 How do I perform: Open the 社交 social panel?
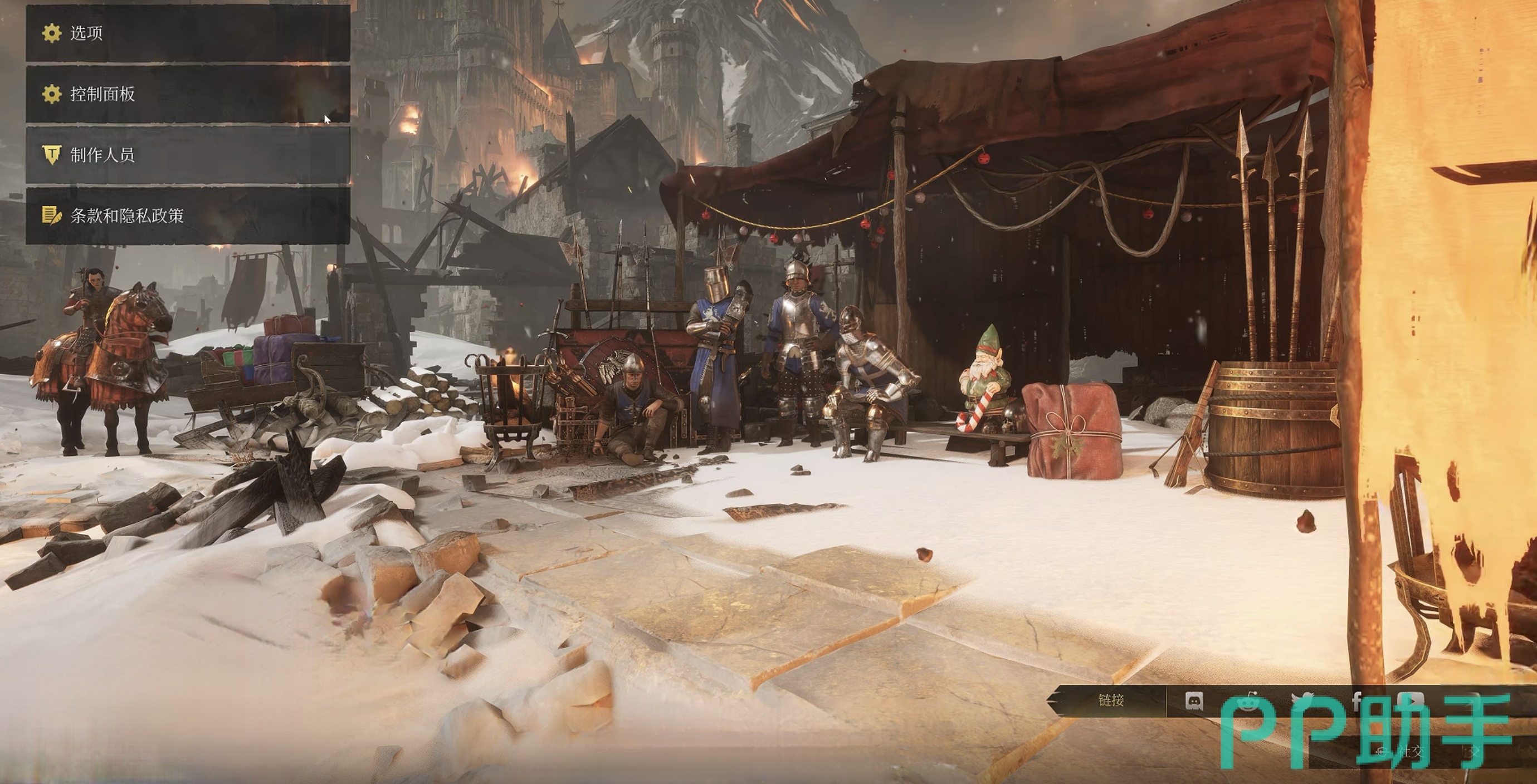1412,751
